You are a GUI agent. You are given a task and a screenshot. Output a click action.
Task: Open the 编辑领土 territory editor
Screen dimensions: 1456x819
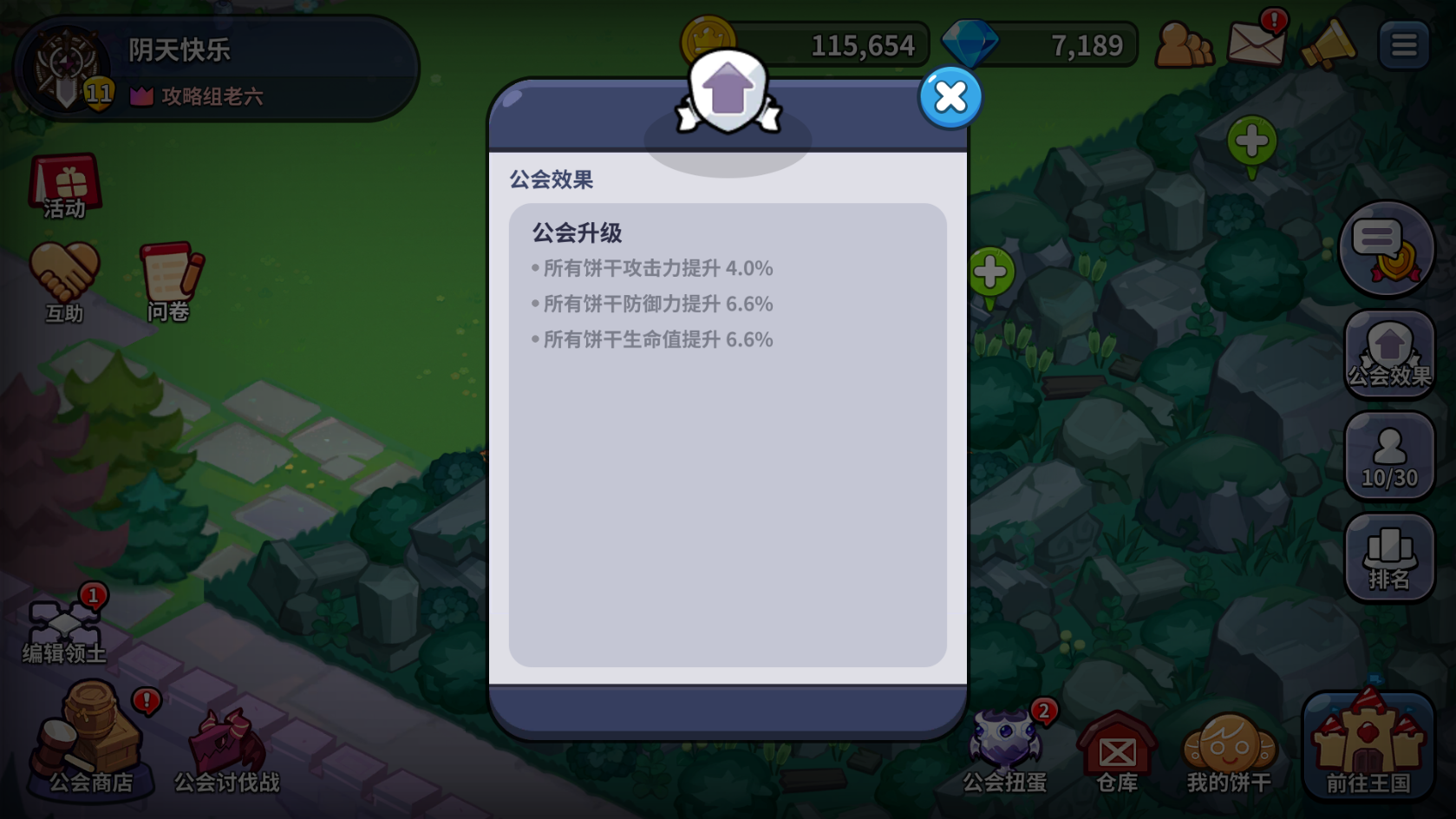65,625
